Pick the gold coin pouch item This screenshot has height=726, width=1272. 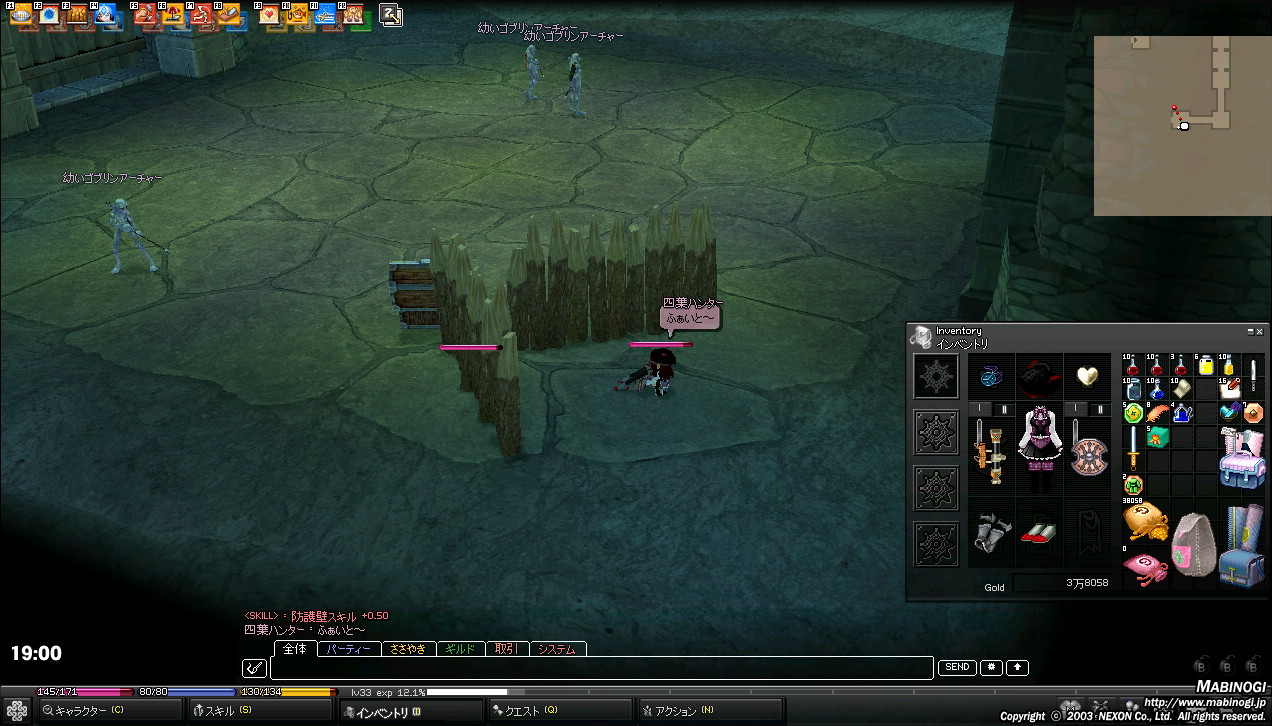(1144, 521)
